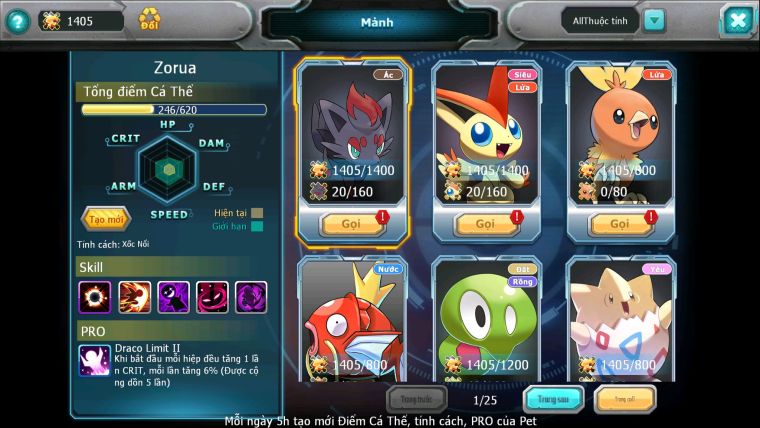760x428 pixels.
Task: Open the help question mark button
Action: point(16,21)
